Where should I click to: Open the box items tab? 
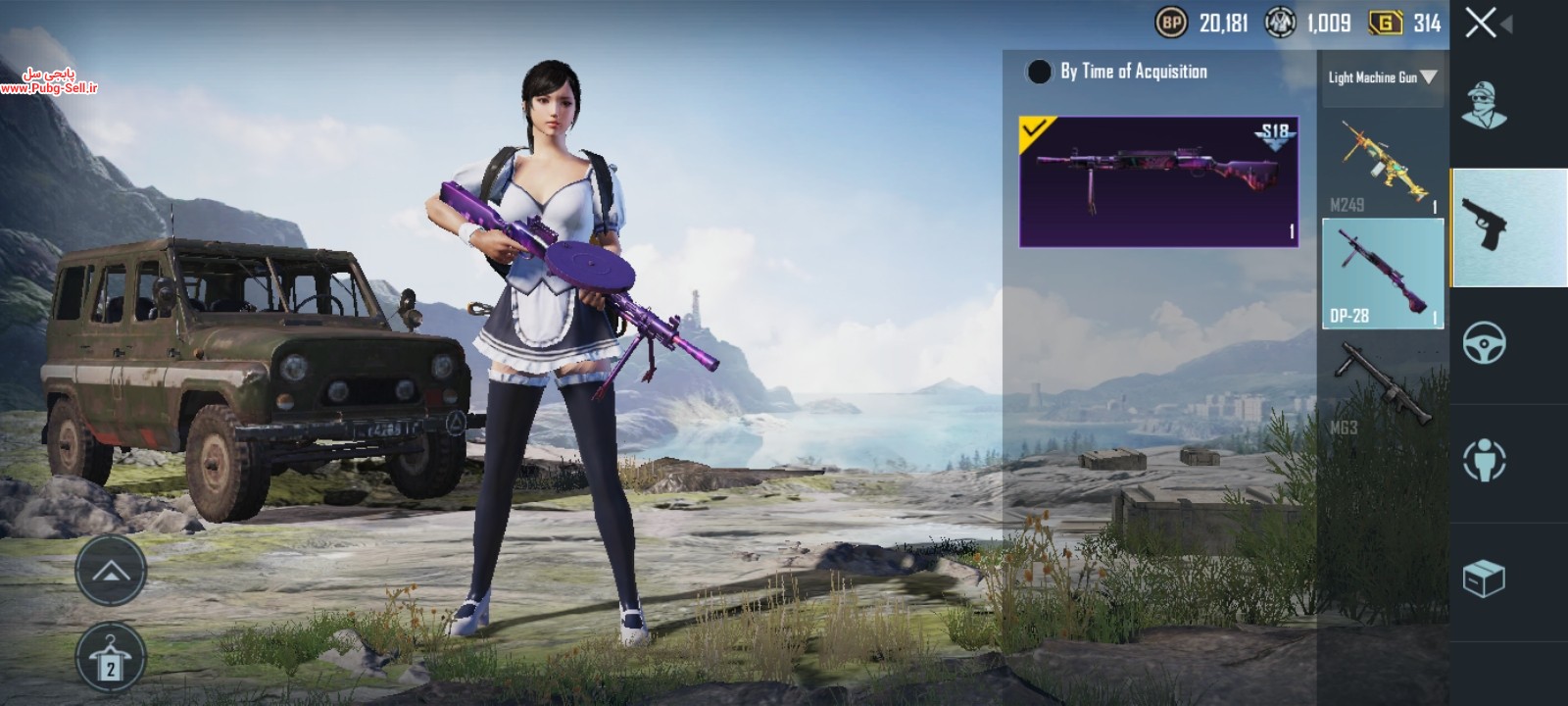pyautogui.click(x=1484, y=579)
